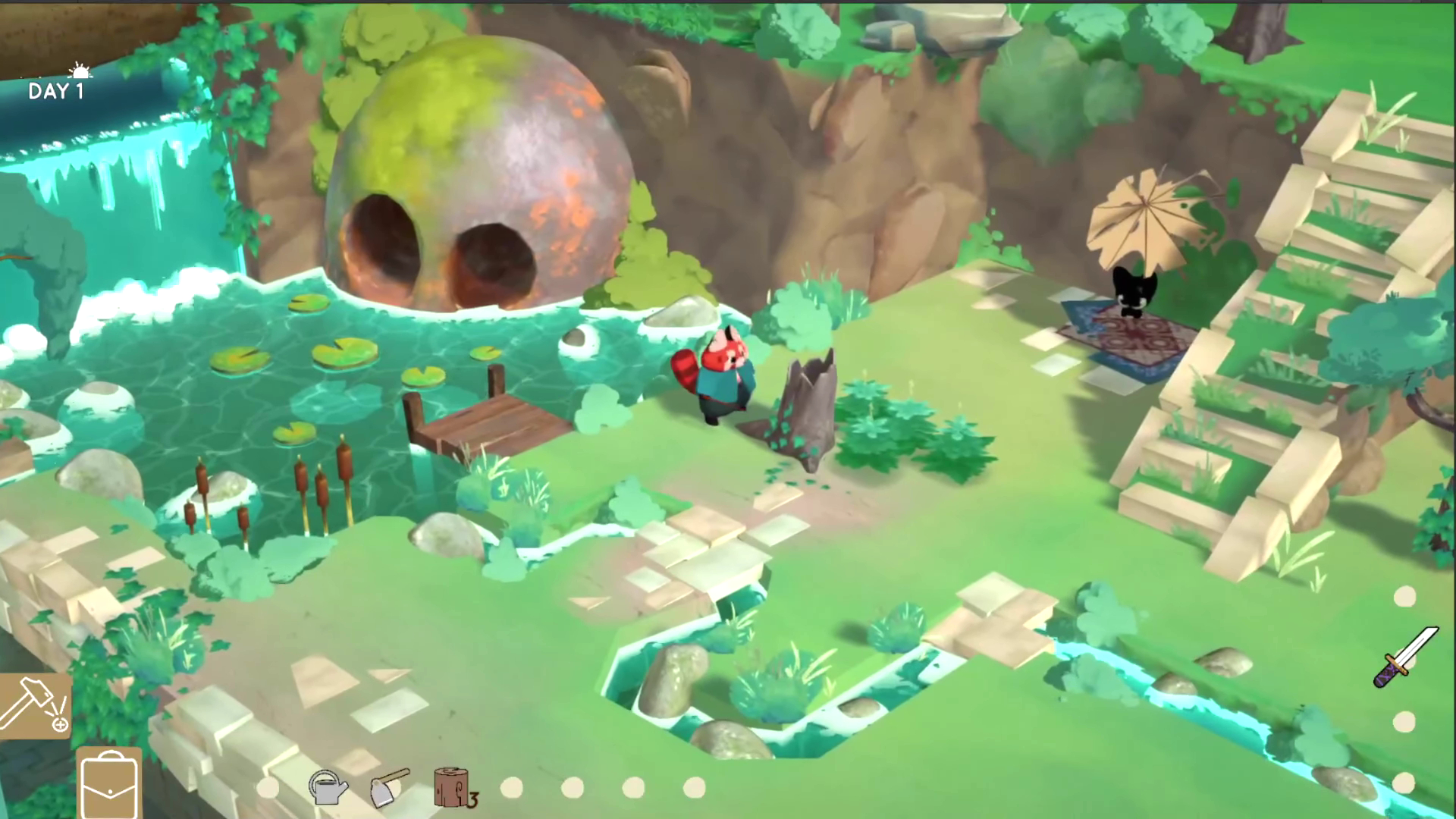Select the watering can hotbar slot
Screen dimensions: 1456x819
pos(328,788)
